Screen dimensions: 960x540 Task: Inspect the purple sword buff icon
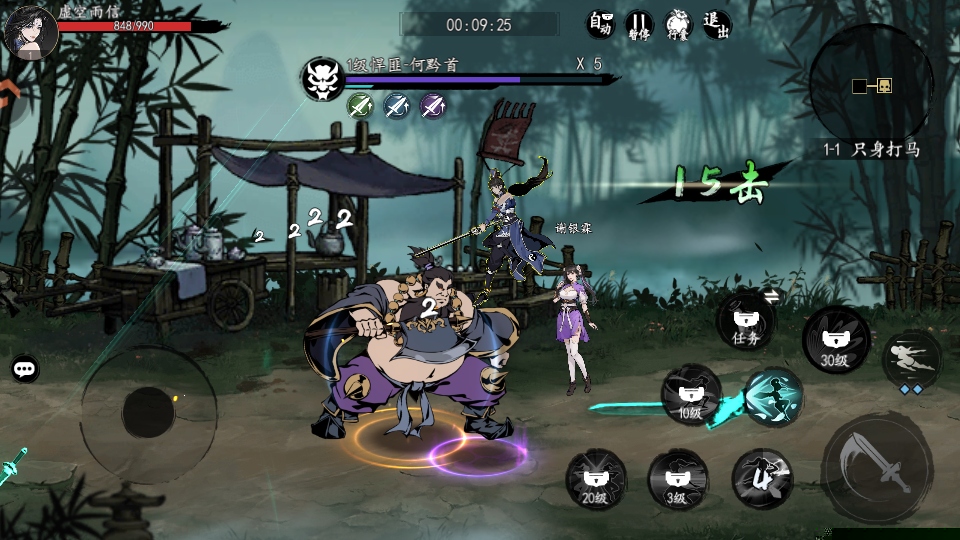(432, 105)
